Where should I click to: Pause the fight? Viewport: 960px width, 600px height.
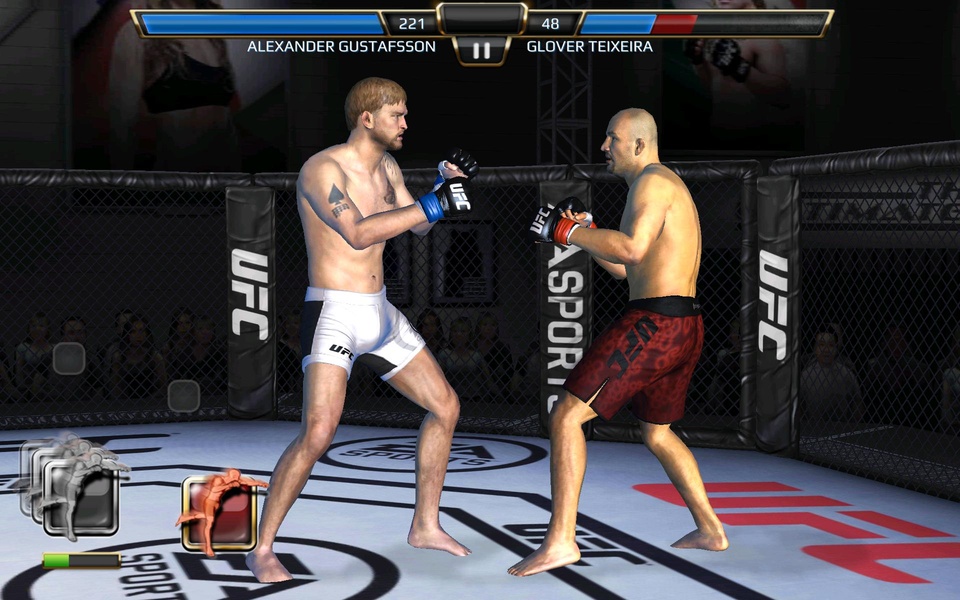tap(481, 50)
